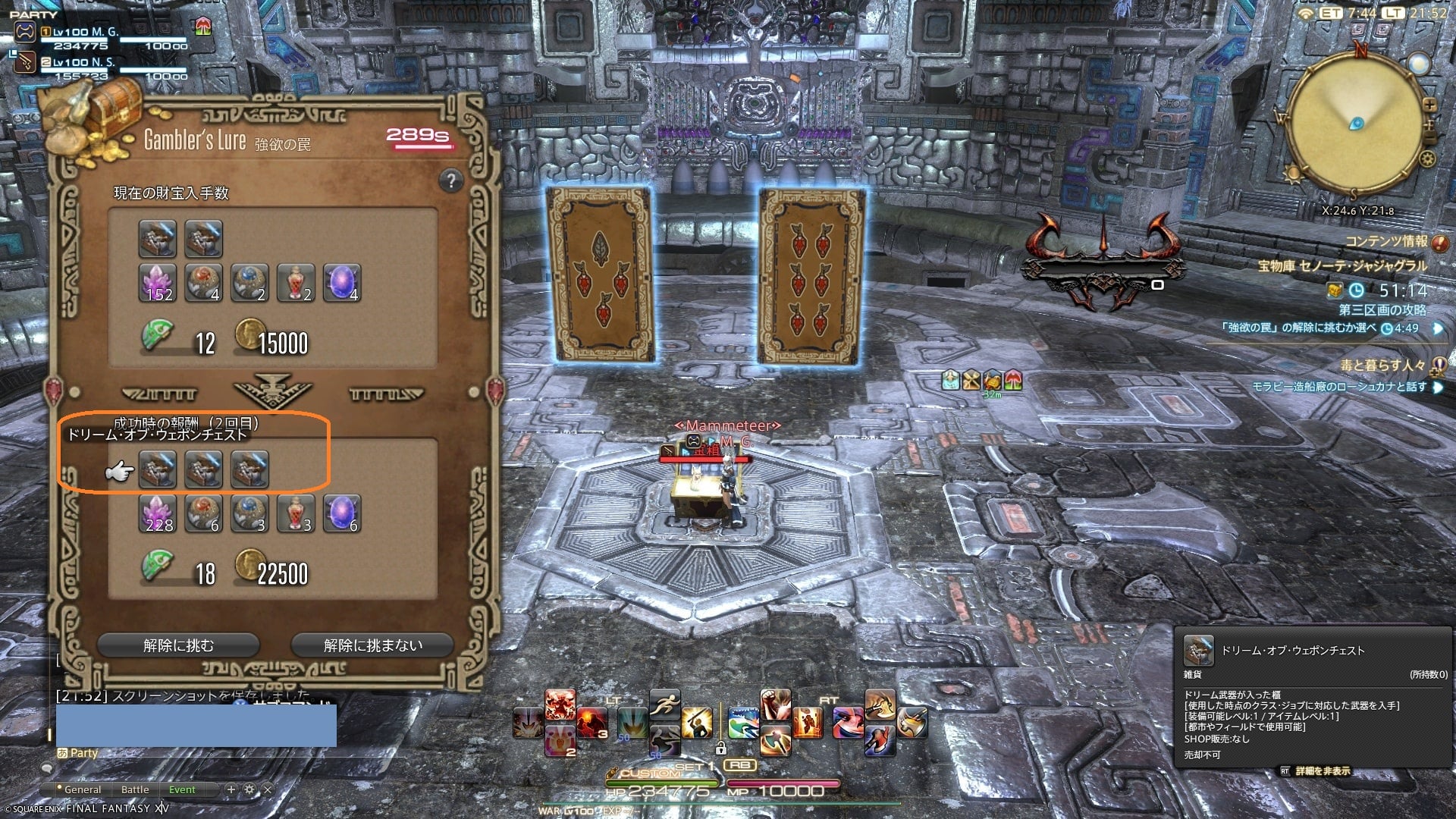The width and height of the screenshot is (1456, 819).
Task: Click the purple crystal reward showing 228
Action: (x=158, y=514)
